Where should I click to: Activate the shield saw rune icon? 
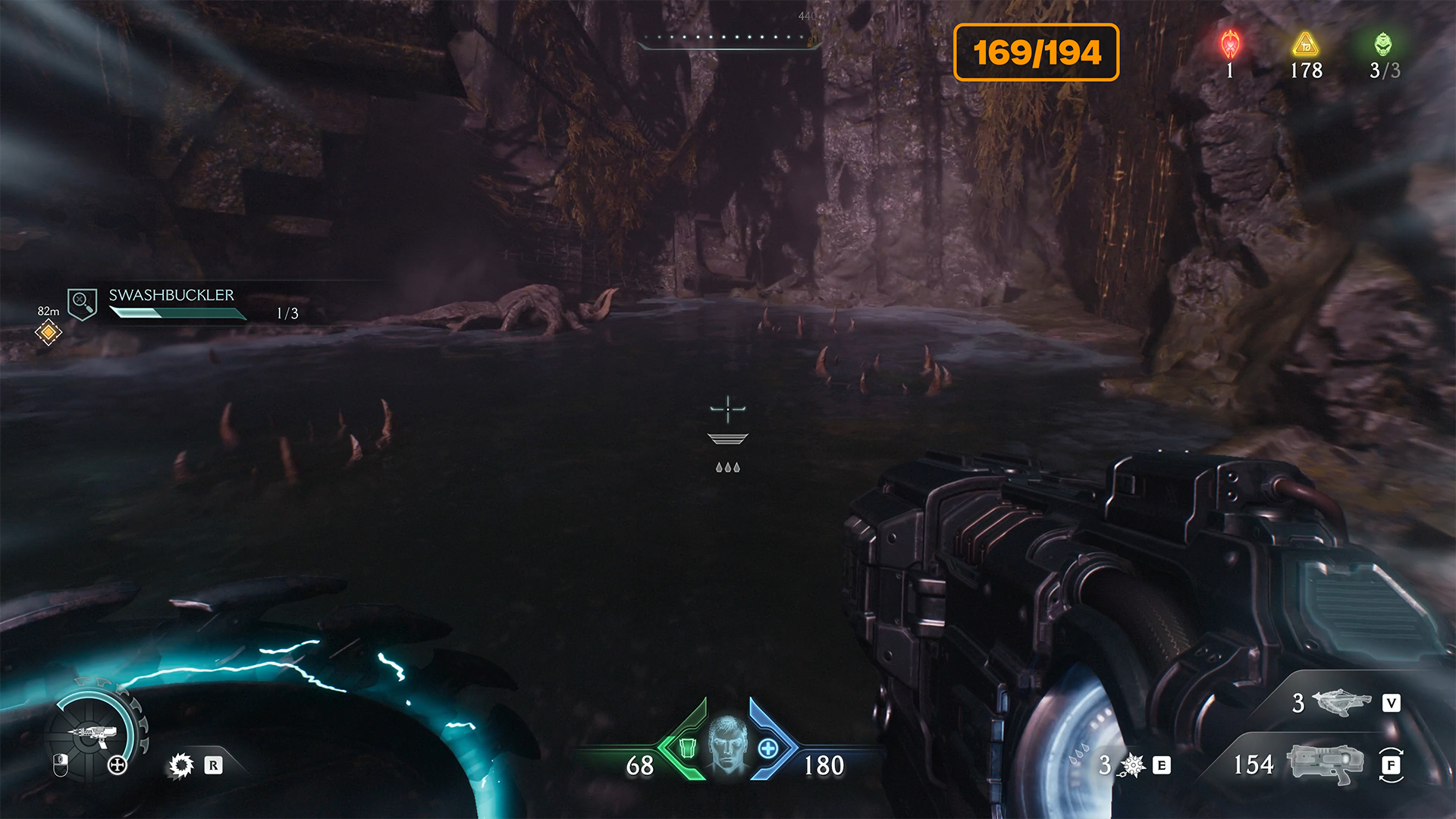pyautogui.click(x=181, y=765)
